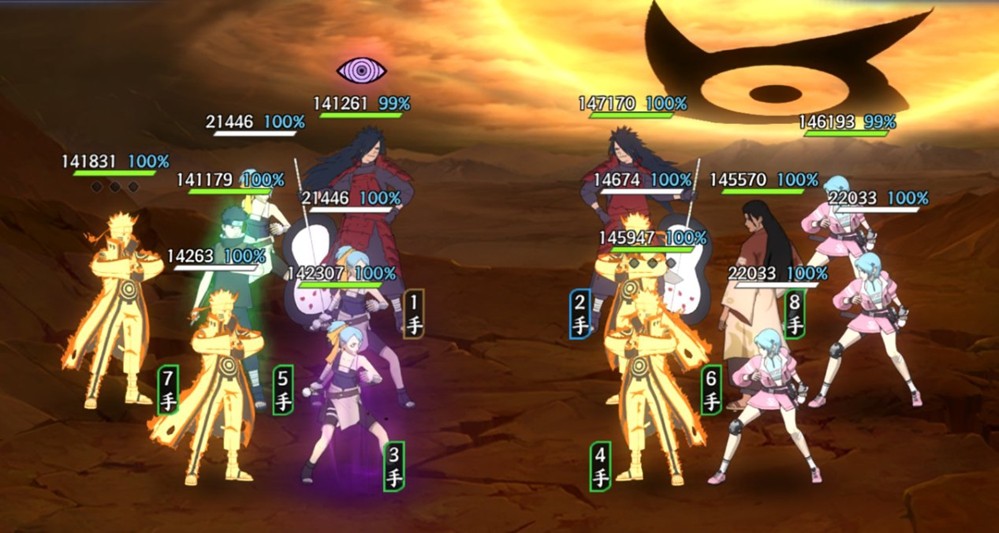Select the 8手 turn order tag

[794, 314]
